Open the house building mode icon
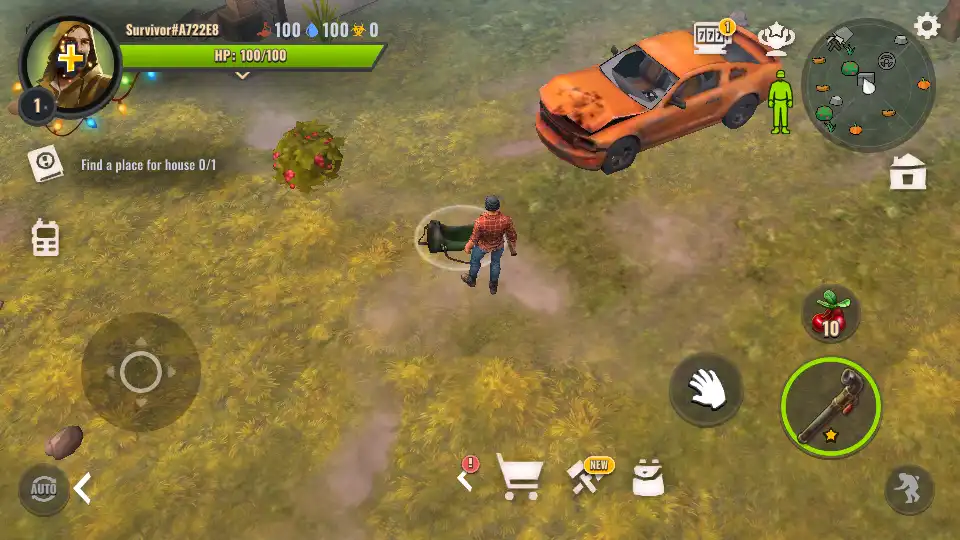 point(908,173)
